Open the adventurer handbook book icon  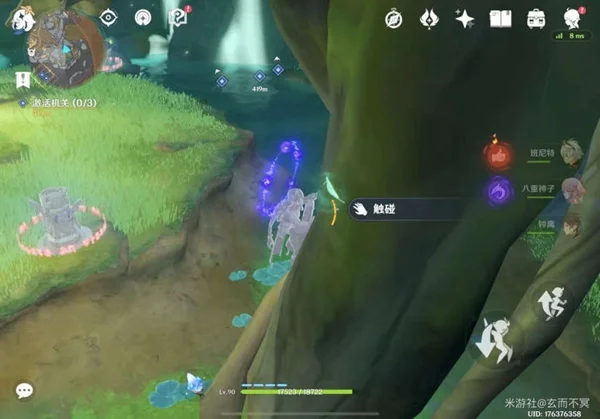click(500, 18)
